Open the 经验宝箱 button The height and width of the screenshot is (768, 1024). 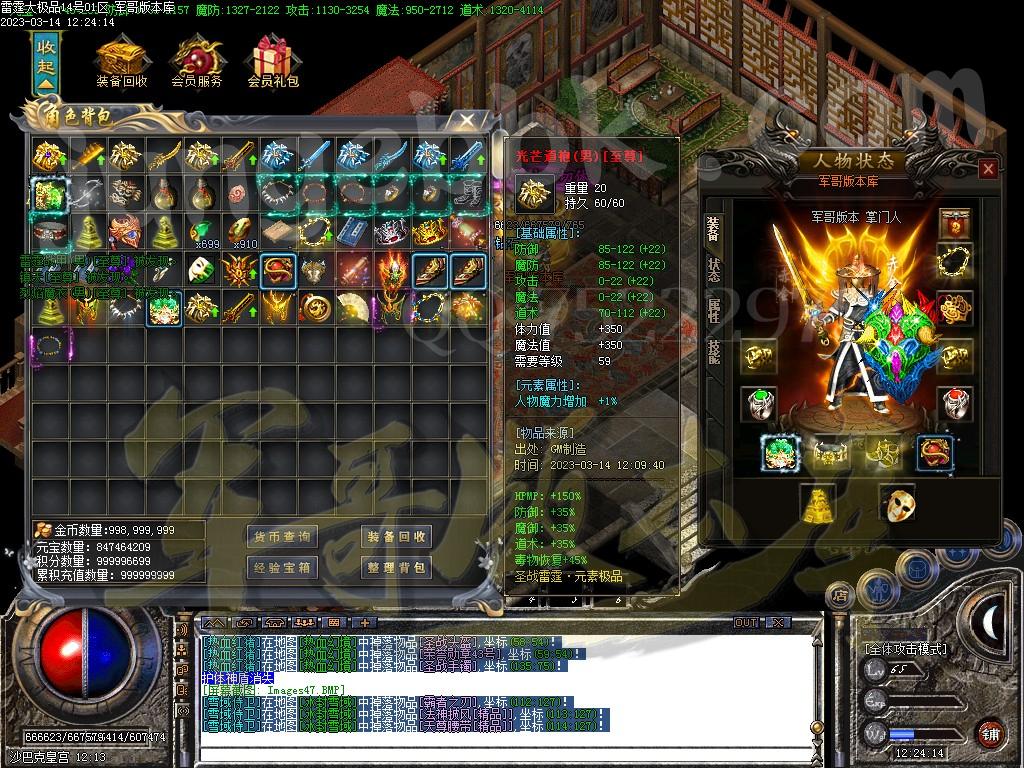pos(283,568)
